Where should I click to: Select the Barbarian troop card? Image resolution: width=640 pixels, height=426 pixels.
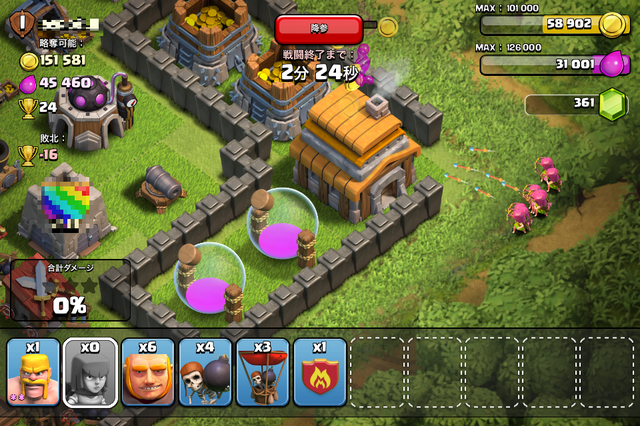(x=33, y=372)
